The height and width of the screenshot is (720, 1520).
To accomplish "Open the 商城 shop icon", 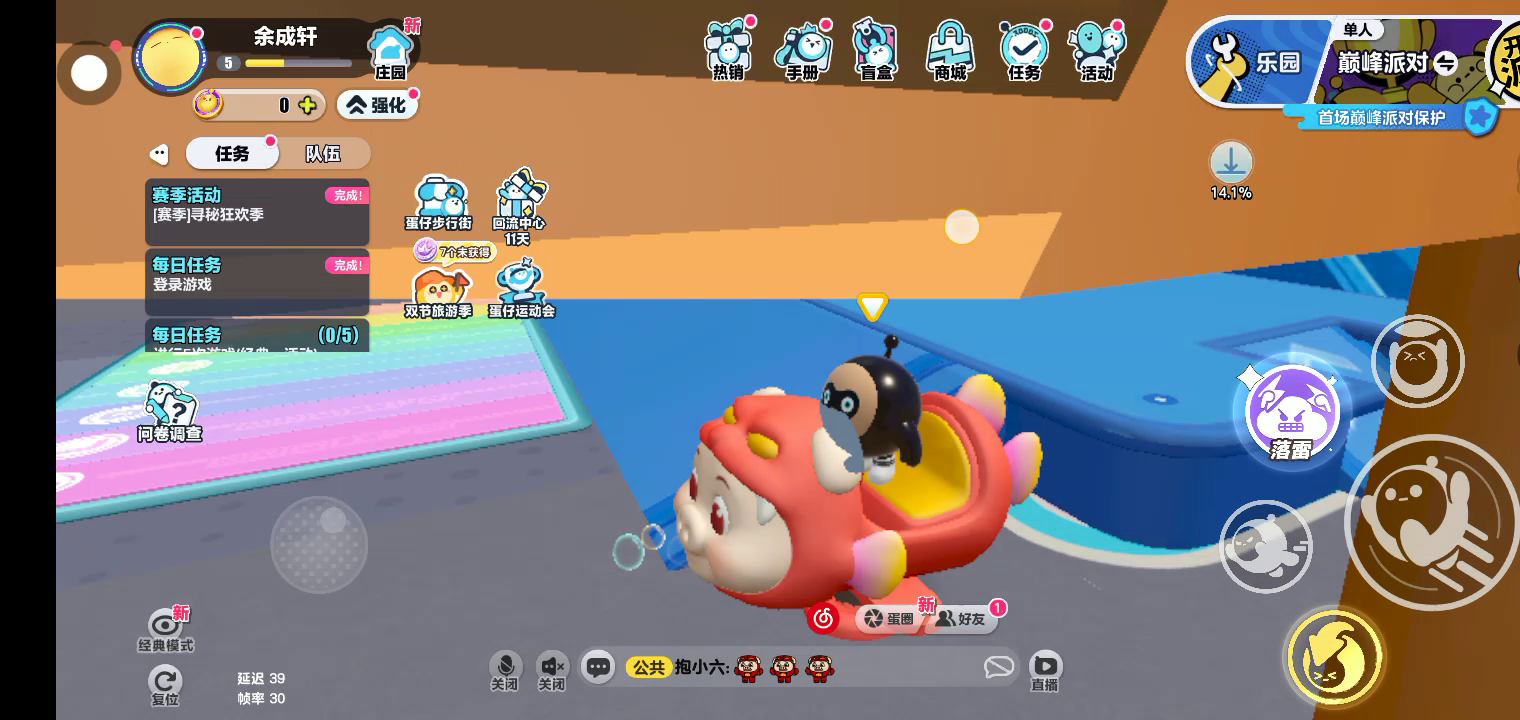I will pos(950,50).
